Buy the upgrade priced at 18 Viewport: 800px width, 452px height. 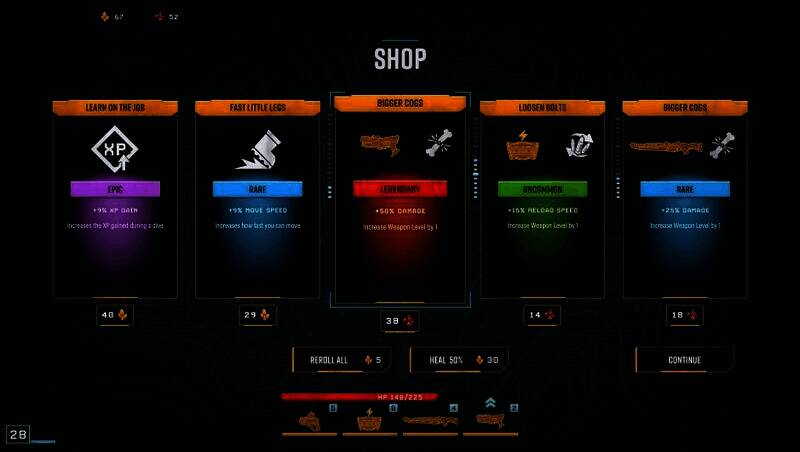click(684, 315)
